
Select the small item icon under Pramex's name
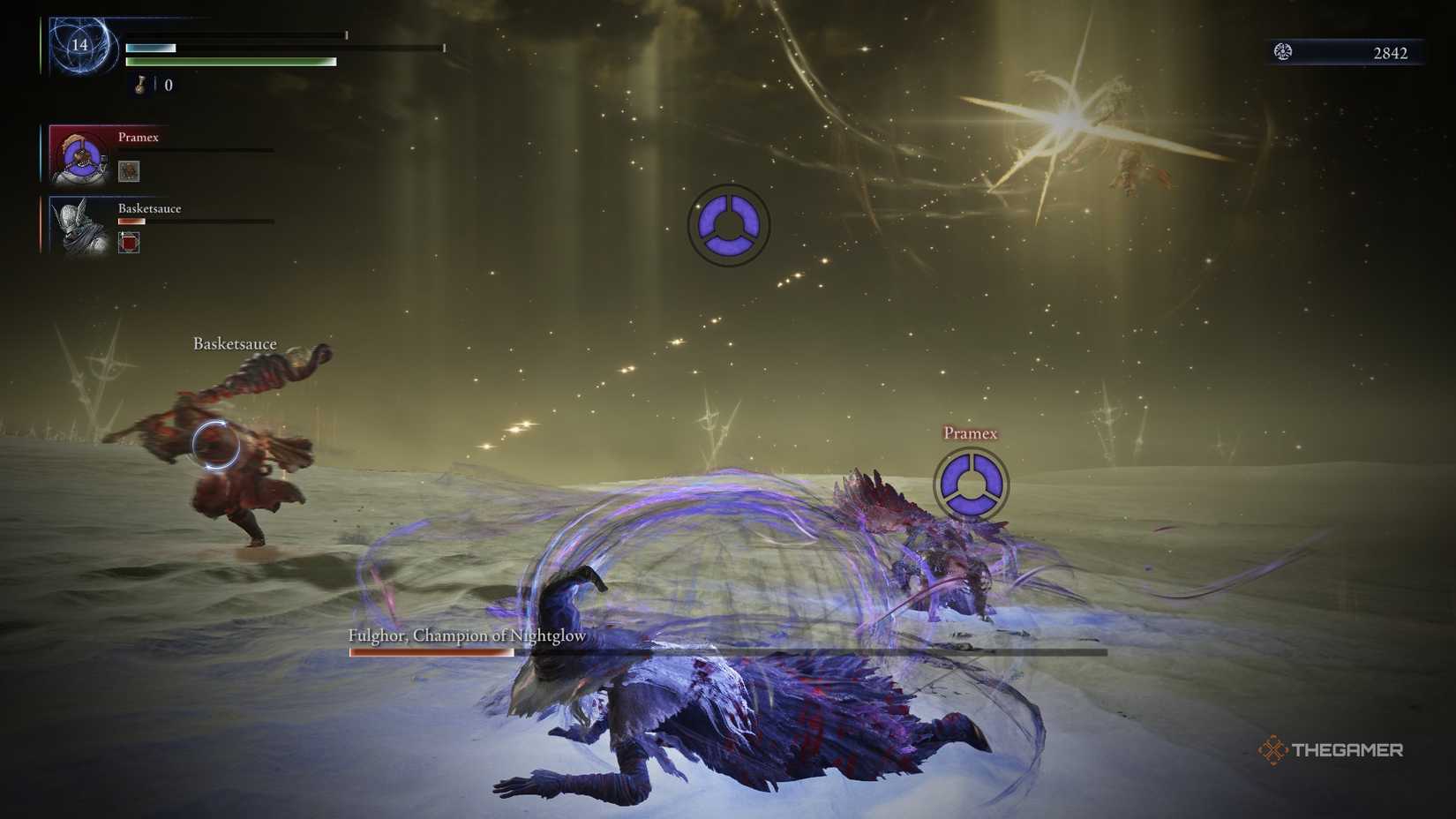coord(131,169)
